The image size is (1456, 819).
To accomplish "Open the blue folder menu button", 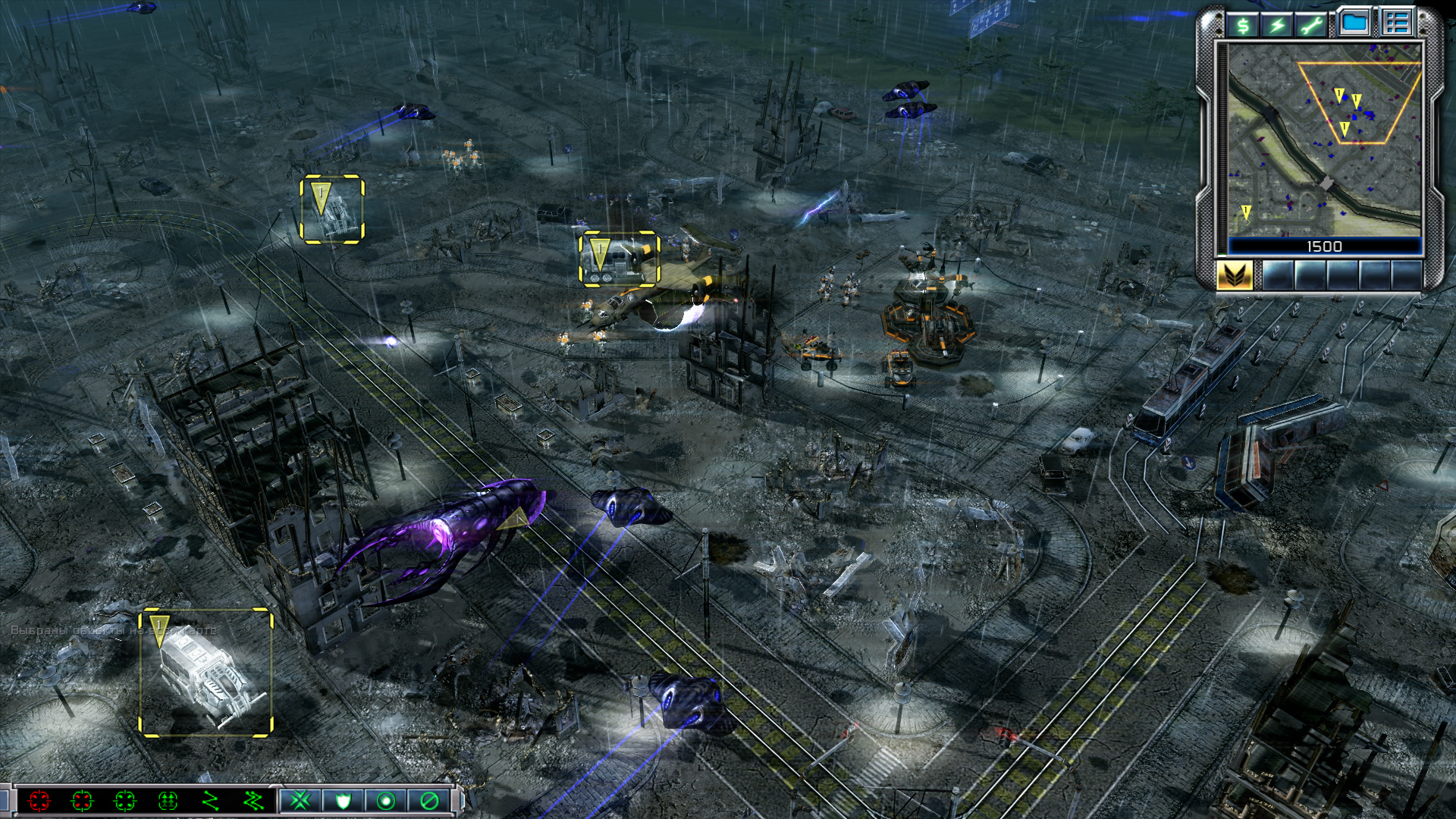I will 1354,23.
